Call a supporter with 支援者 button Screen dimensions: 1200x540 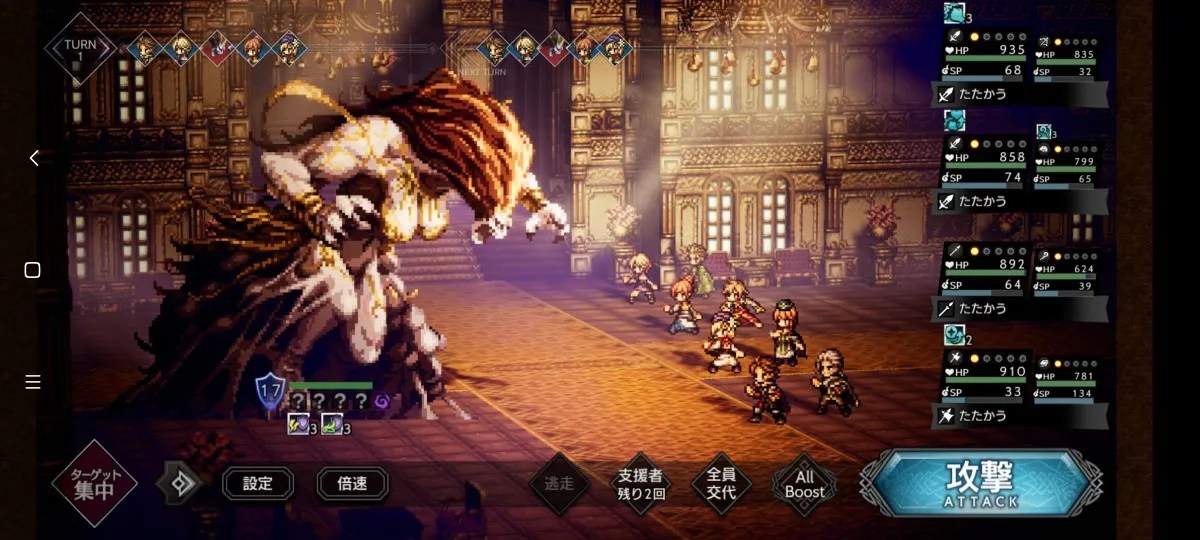point(641,485)
